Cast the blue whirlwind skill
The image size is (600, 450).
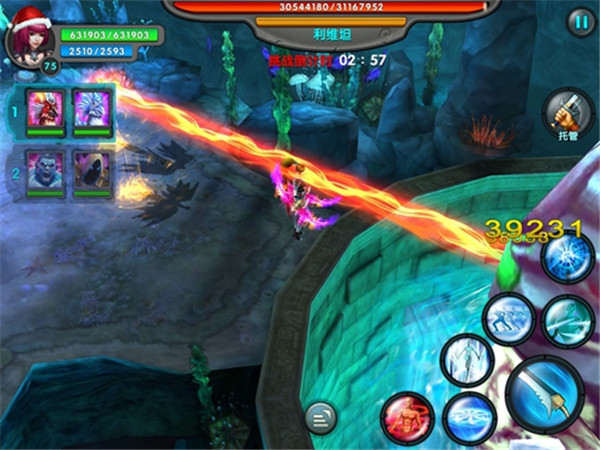coord(469,418)
